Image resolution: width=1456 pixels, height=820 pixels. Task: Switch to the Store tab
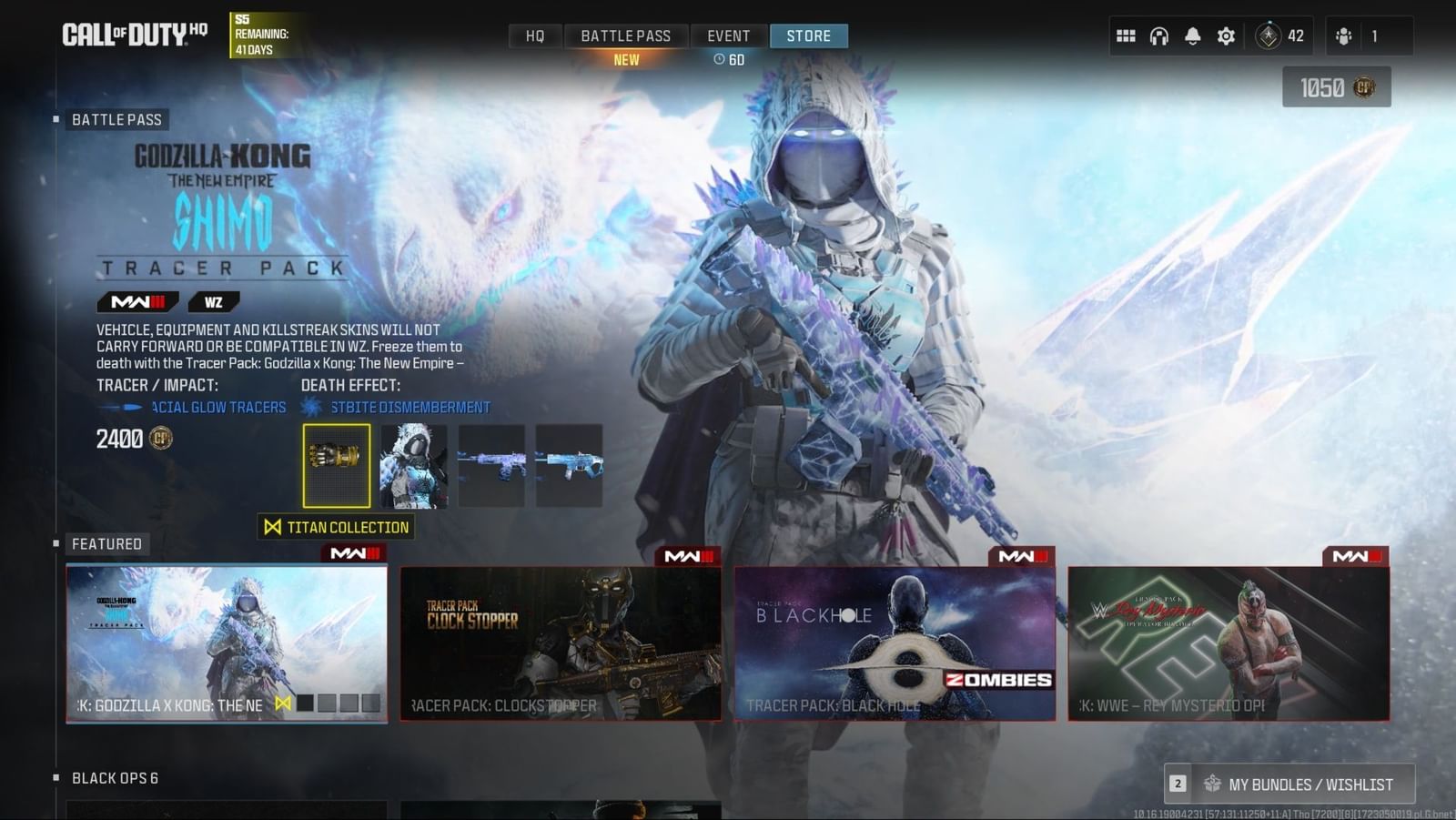click(x=808, y=35)
